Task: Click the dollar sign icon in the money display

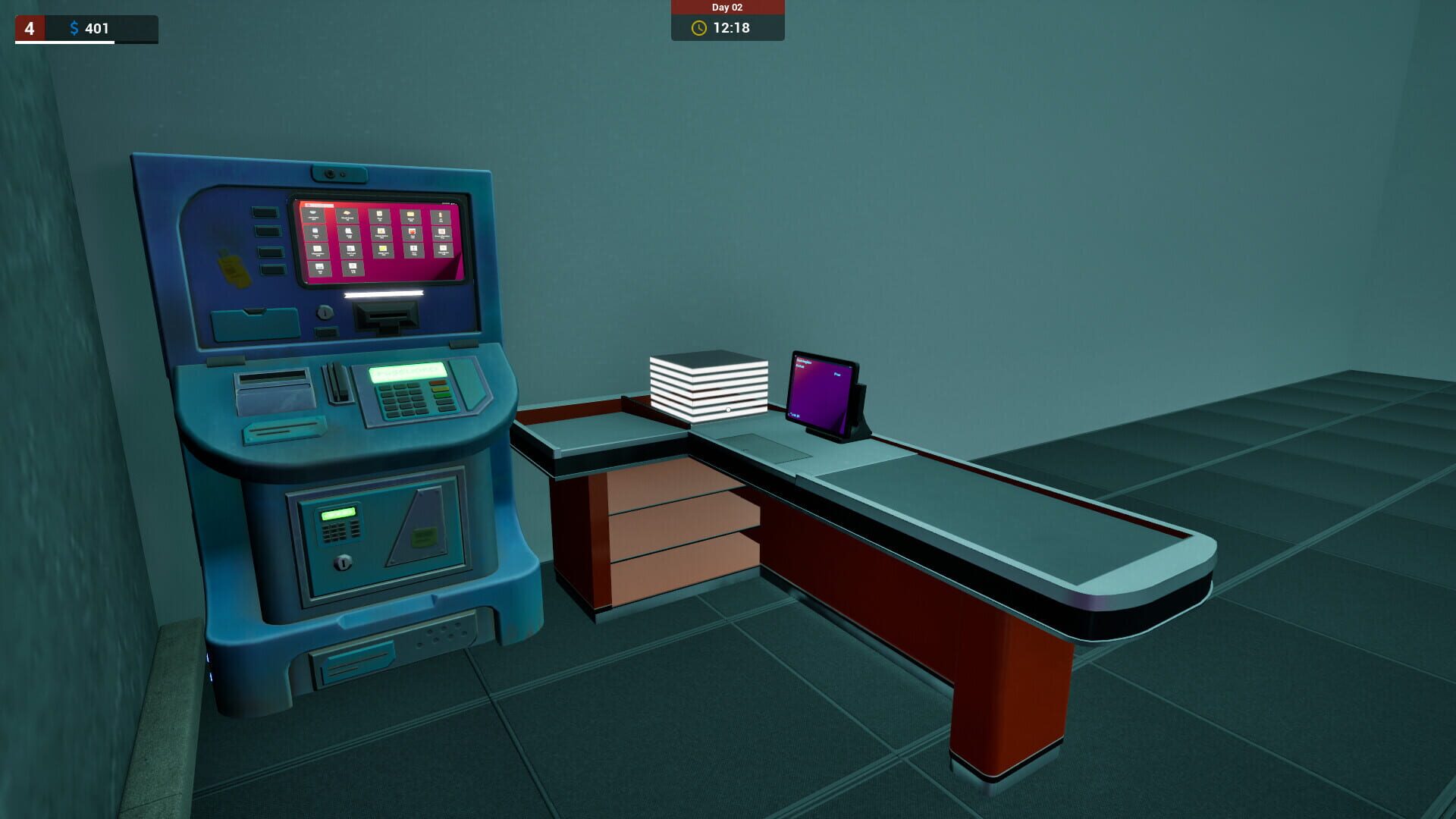Action: click(x=74, y=30)
